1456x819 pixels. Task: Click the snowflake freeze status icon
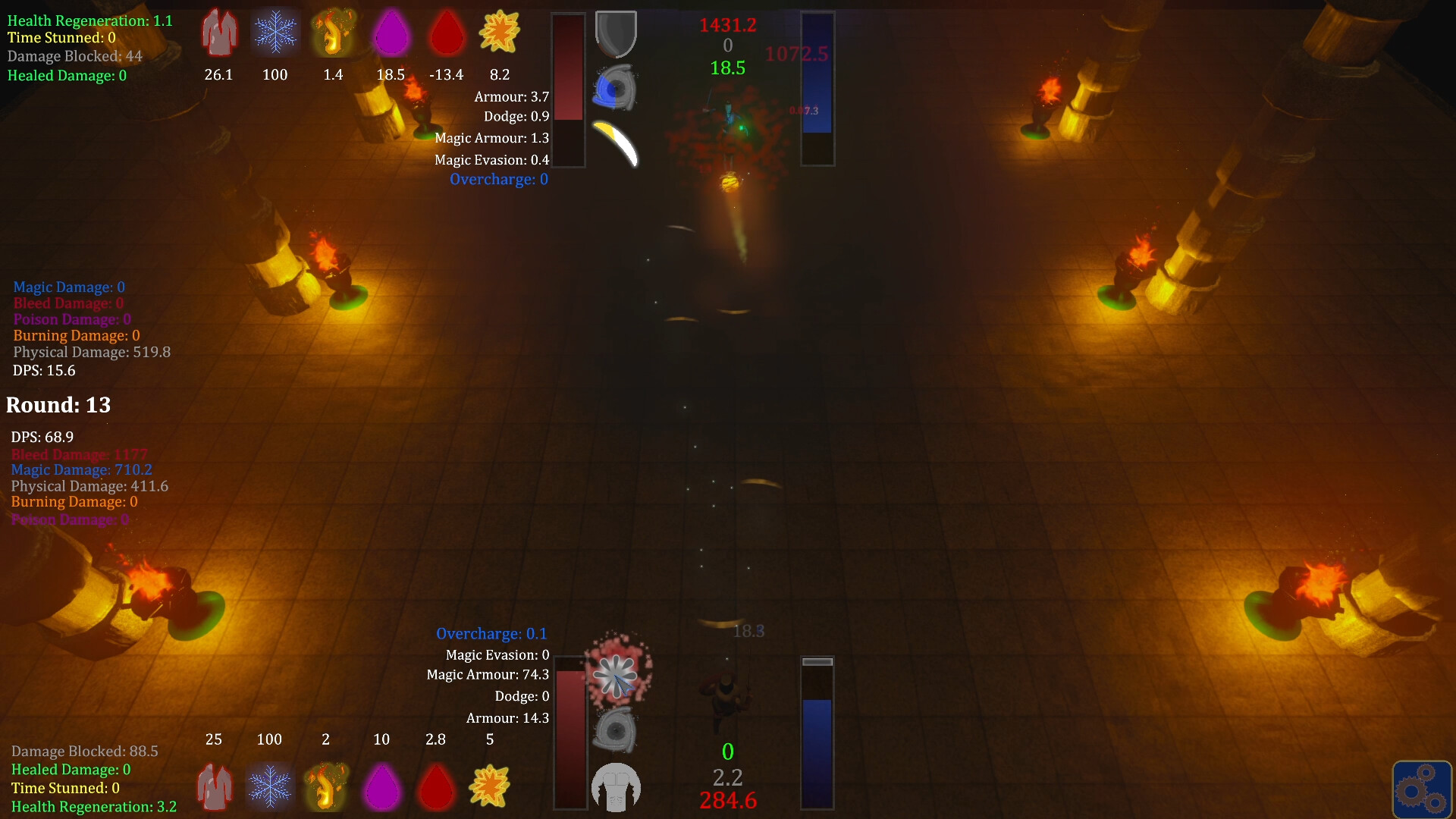[275, 32]
